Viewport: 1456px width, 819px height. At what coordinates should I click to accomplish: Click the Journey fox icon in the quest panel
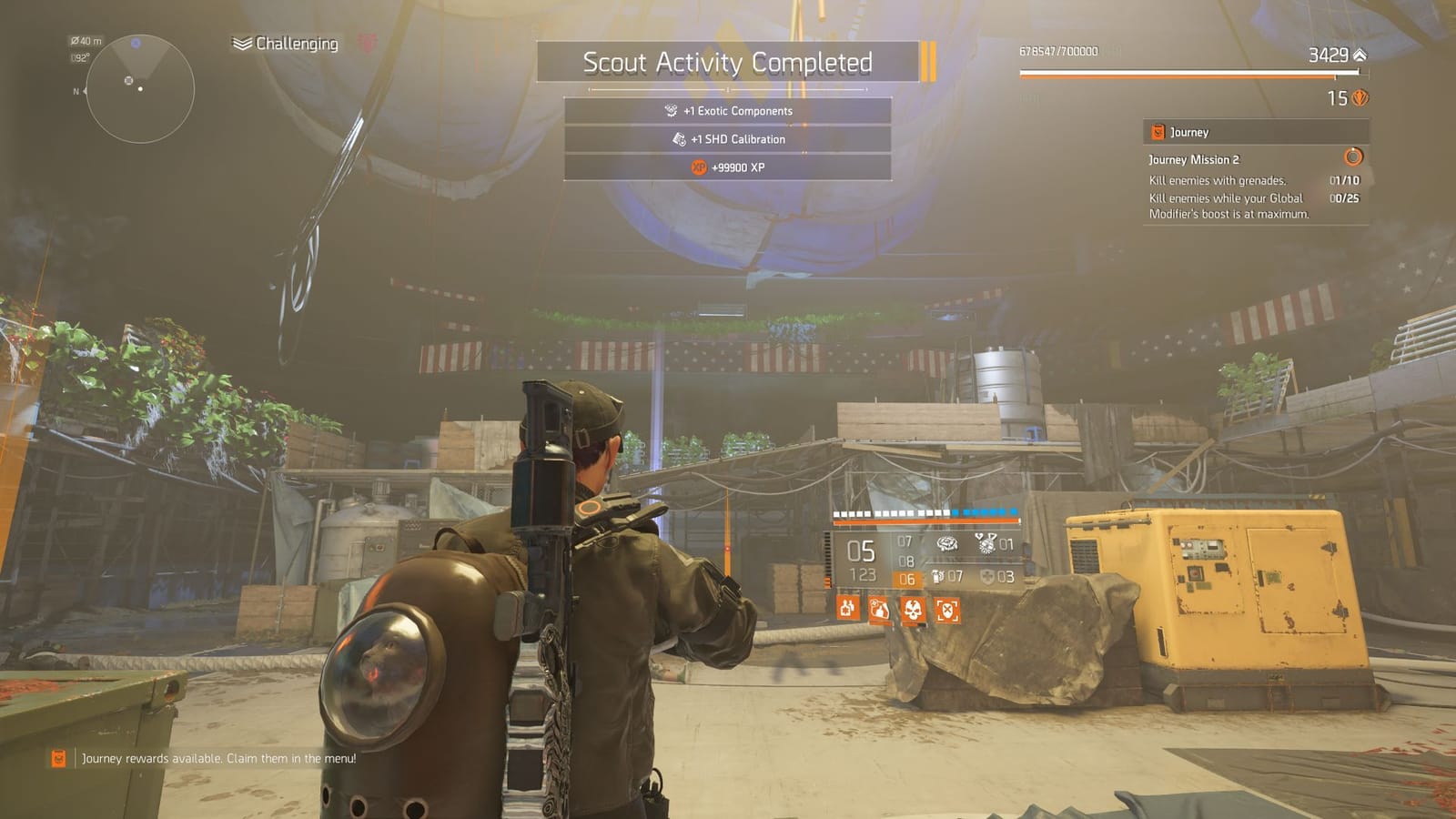click(x=1158, y=132)
